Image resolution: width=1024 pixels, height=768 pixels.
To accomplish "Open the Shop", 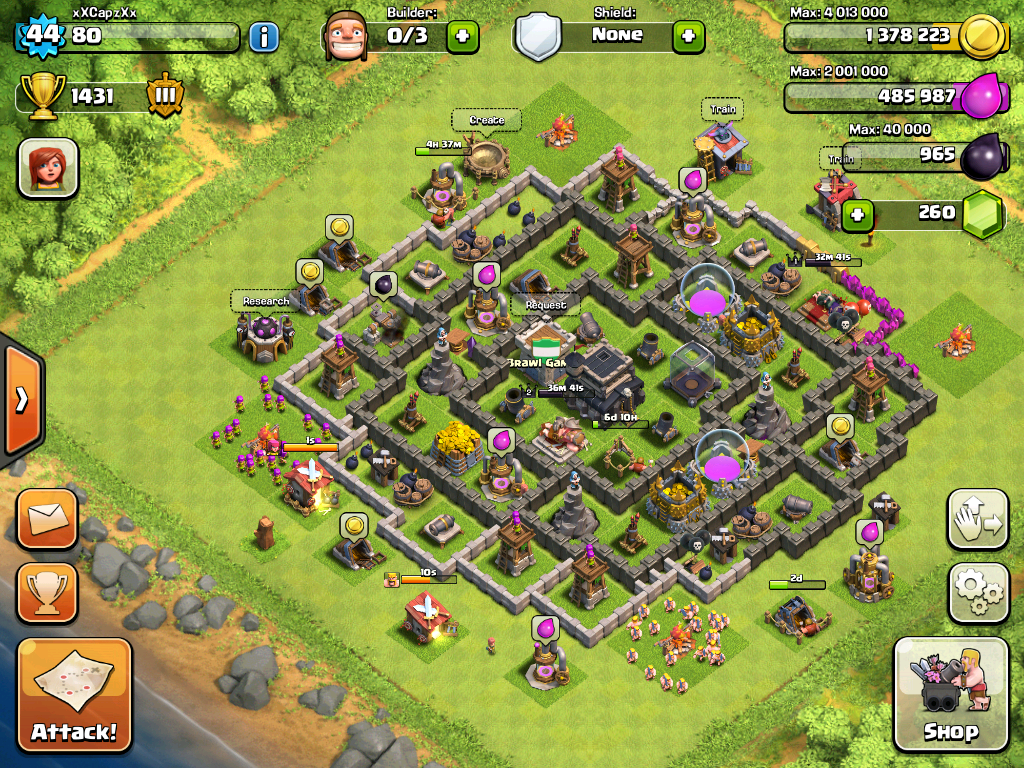I will (x=950, y=694).
